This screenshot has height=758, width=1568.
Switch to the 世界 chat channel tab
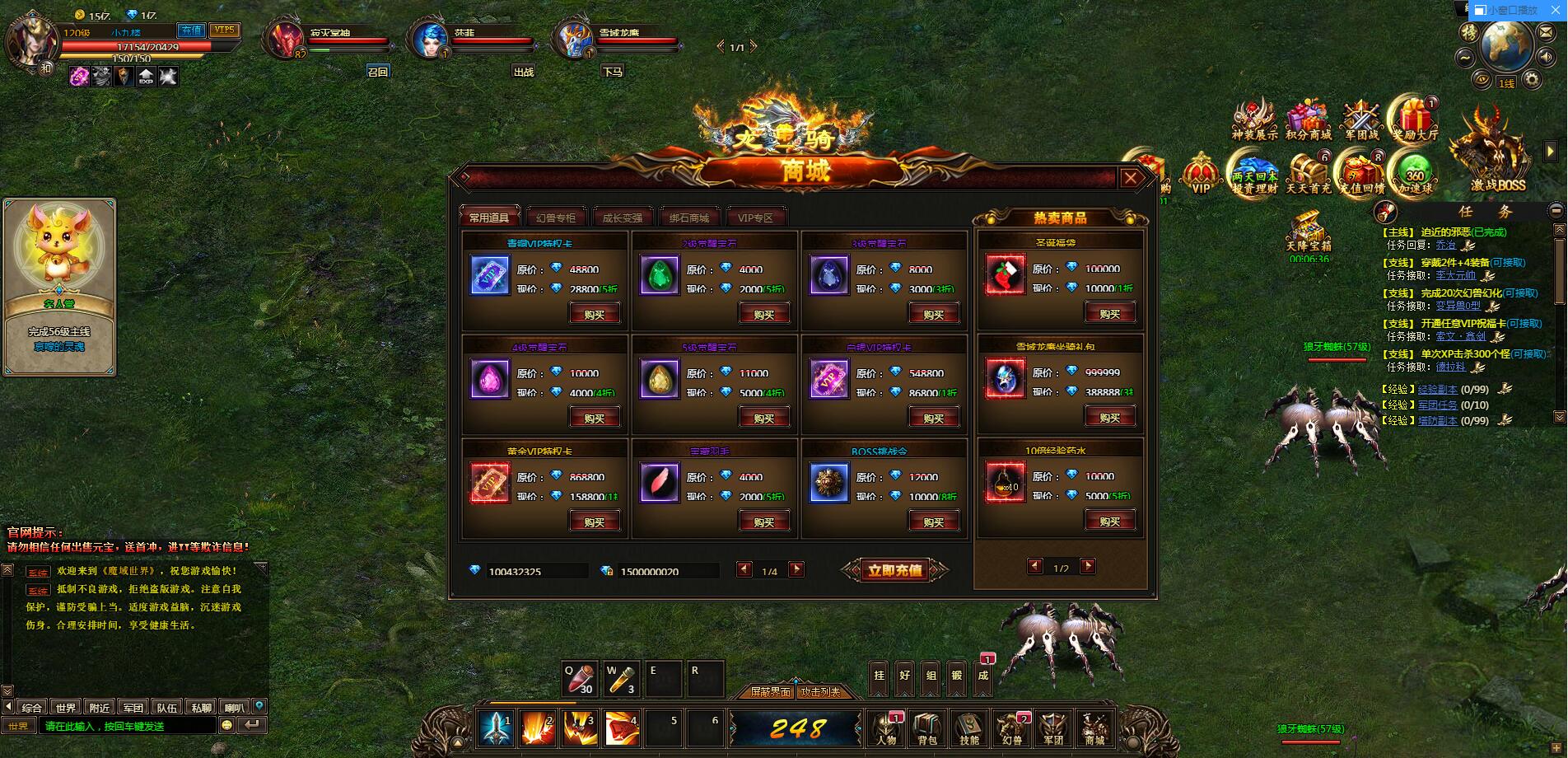(x=66, y=707)
